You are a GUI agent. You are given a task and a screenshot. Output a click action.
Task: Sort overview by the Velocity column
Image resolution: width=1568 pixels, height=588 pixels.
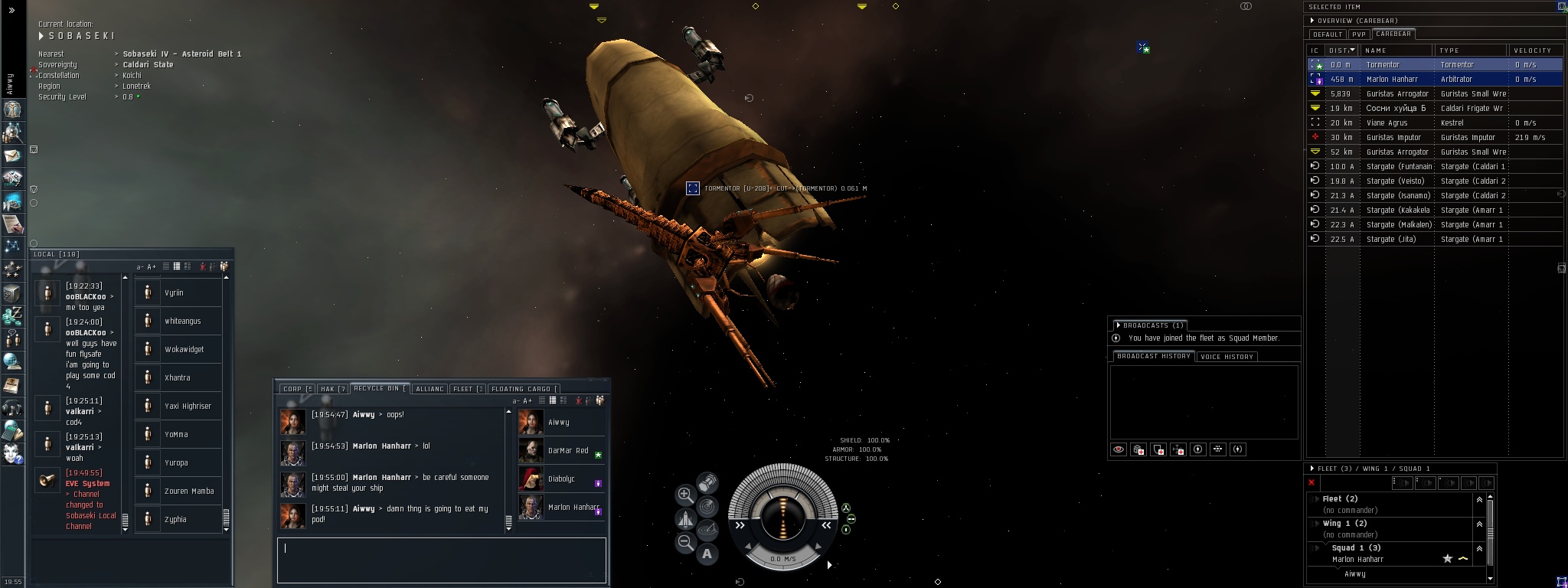coord(1532,51)
